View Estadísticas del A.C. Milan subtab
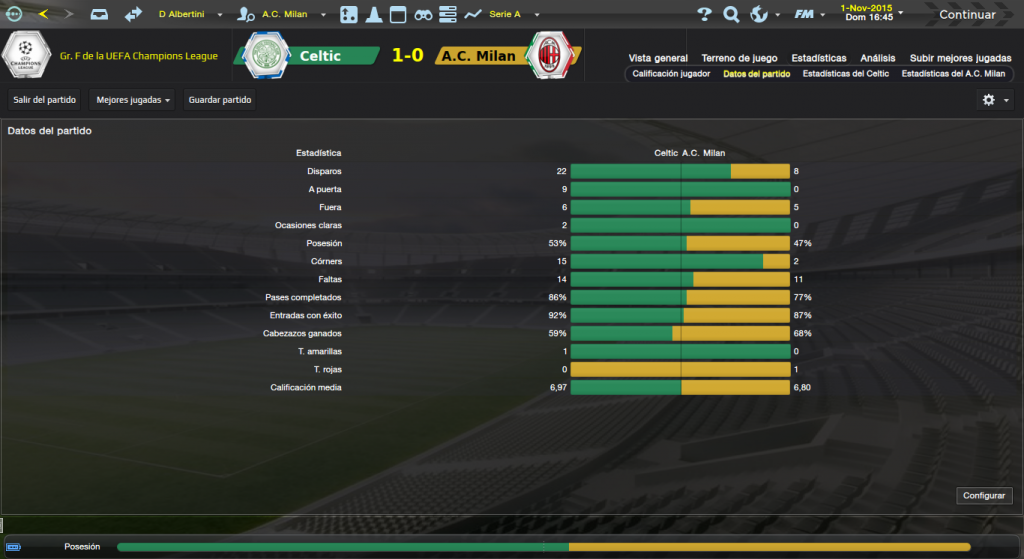Viewport: 1024px width, 559px height. pos(953,74)
